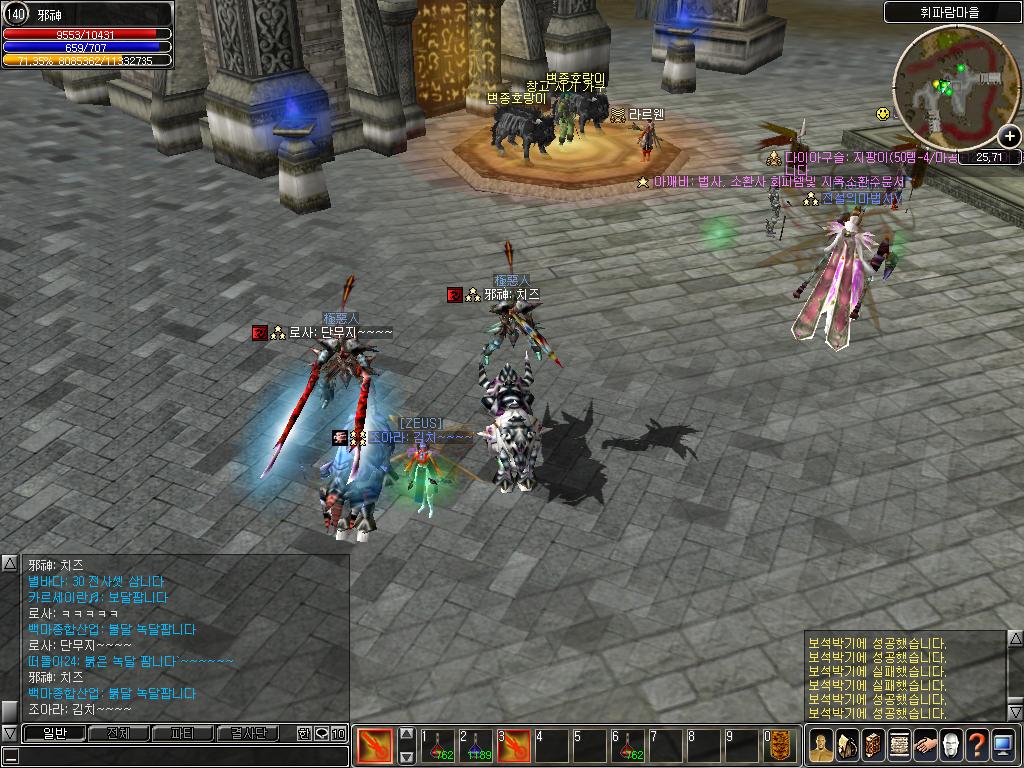The image size is (1024, 768).
Task: Select the shield item in hotbar slot 0
Action: [x=780, y=746]
